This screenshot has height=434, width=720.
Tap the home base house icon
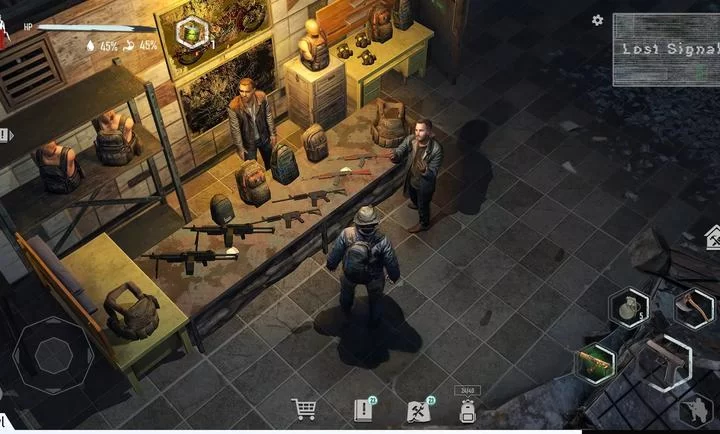pyautogui.click(x=713, y=238)
